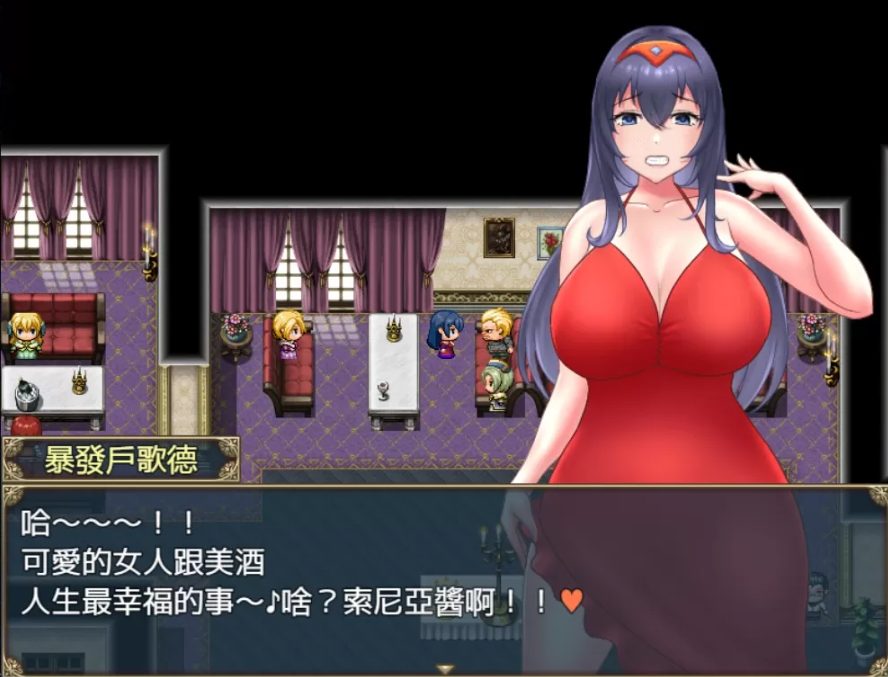Click the dialogue continue arrow indicator
Image resolution: width=888 pixels, height=677 pixels.
tap(445, 668)
